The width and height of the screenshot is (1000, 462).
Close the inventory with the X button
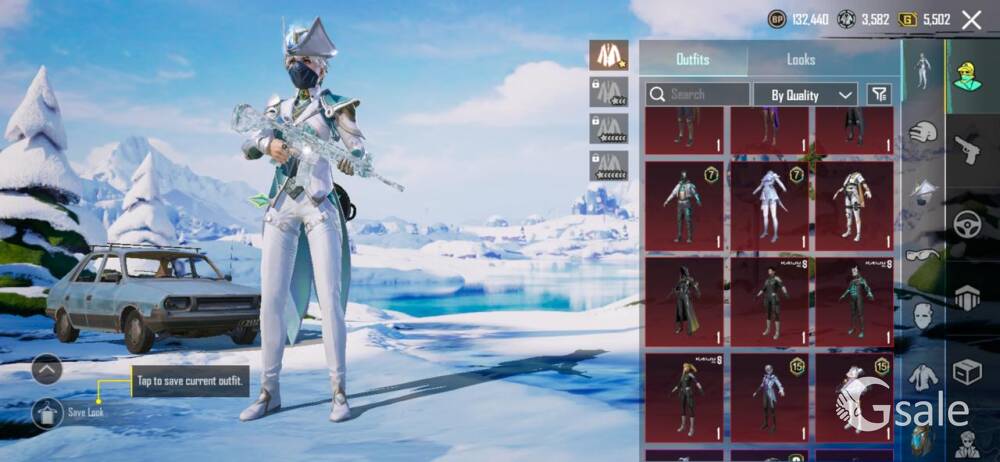(971, 20)
